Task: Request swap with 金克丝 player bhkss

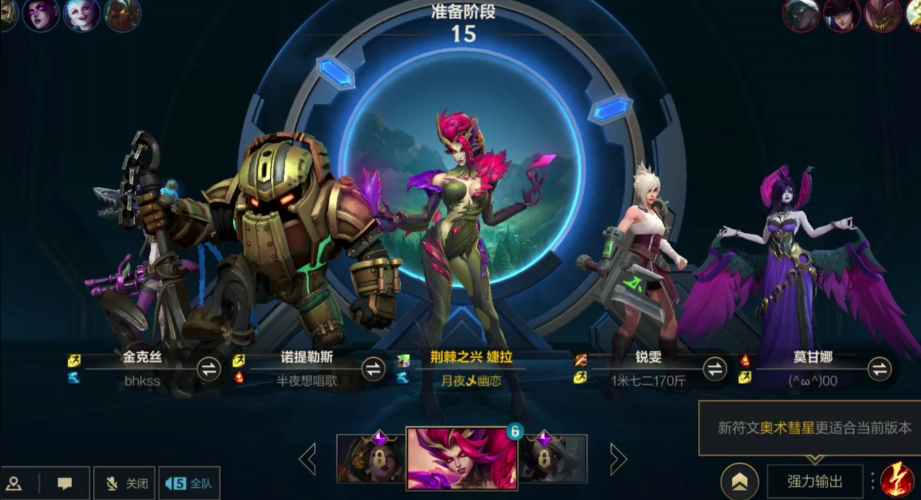Action: pyautogui.click(x=209, y=369)
